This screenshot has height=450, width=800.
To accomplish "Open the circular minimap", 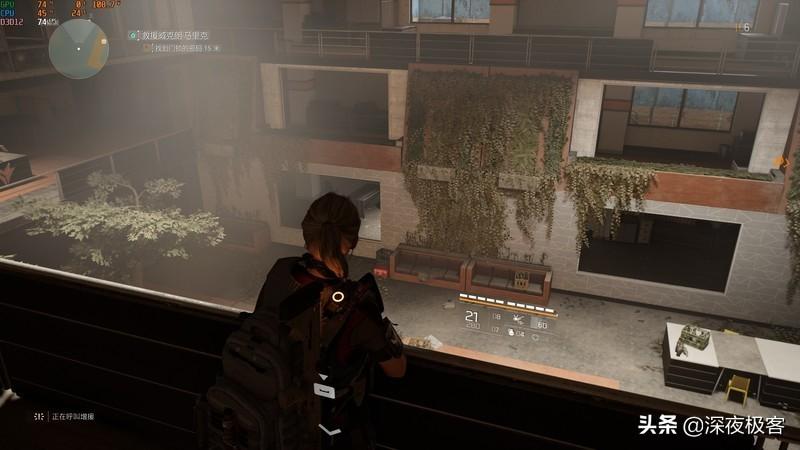I will tap(78, 49).
